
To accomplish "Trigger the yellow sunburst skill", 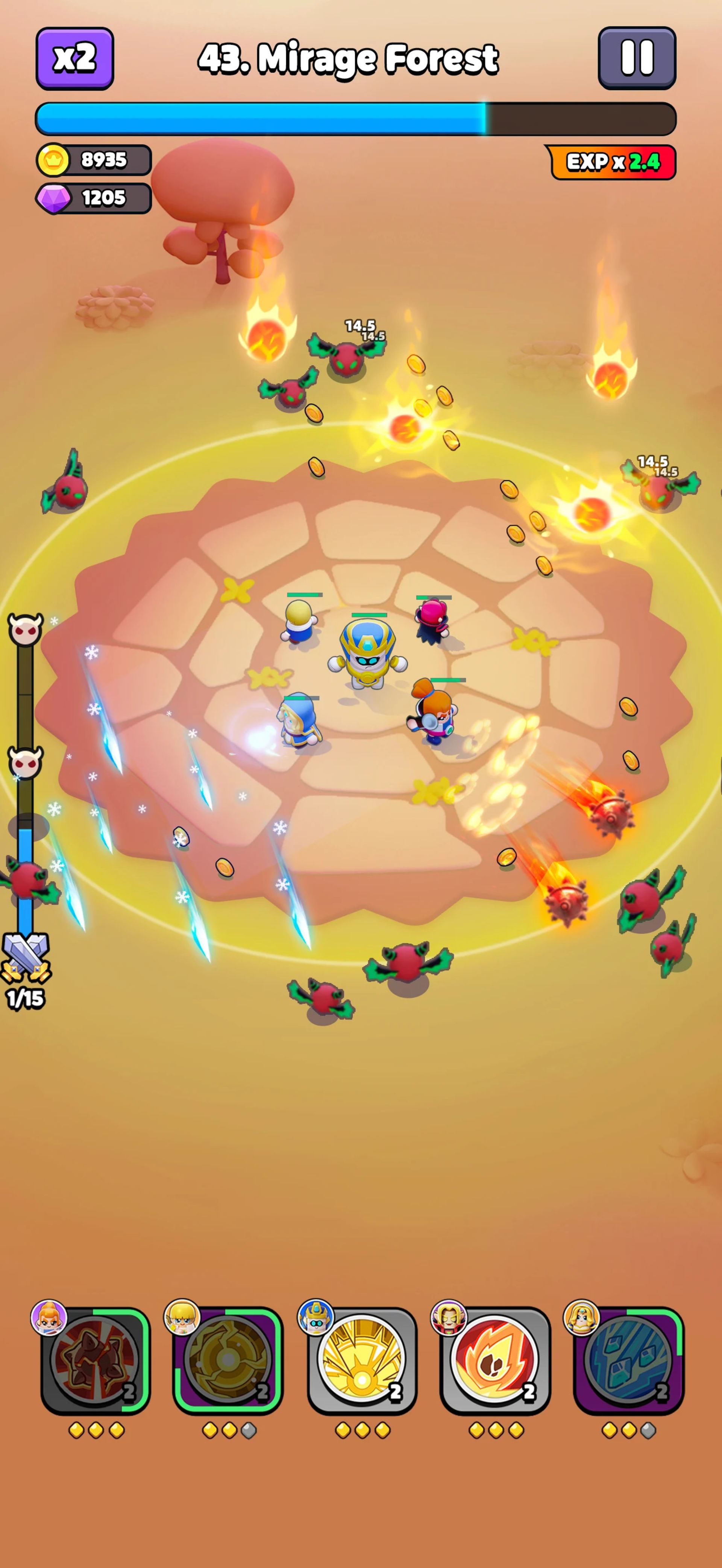I will pyautogui.click(x=362, y=1360).
